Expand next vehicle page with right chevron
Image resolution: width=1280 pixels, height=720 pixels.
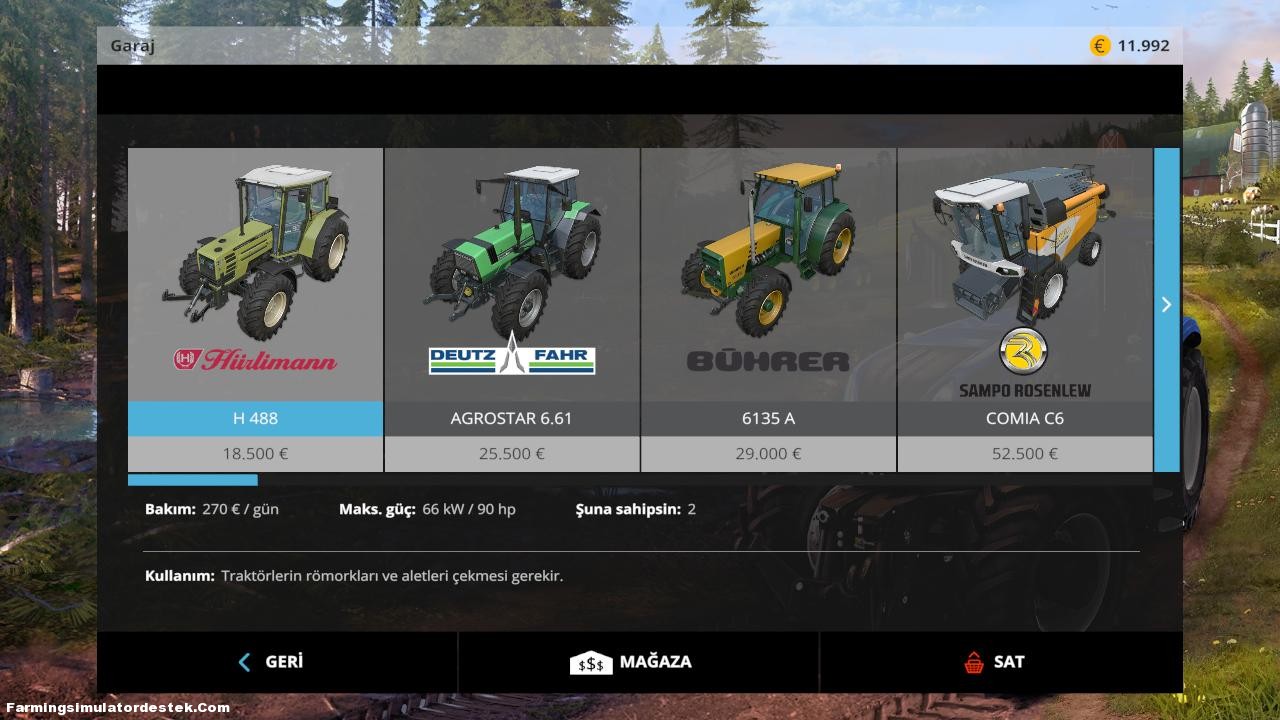[x=1166, y=305]
